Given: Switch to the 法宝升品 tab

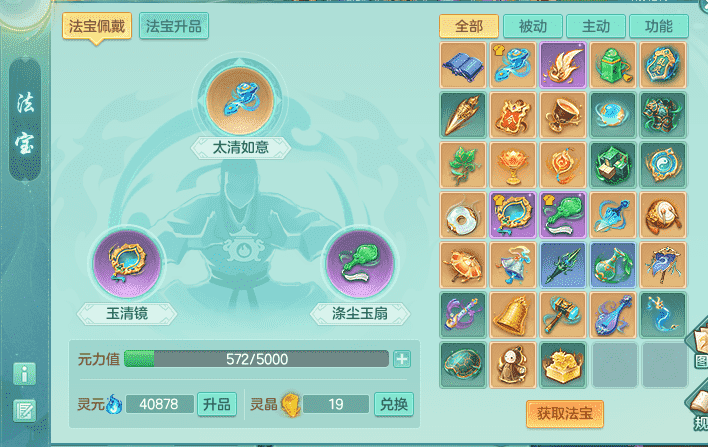Looking at the screenshot, I should pyautogui.click(x=174, y=25).
